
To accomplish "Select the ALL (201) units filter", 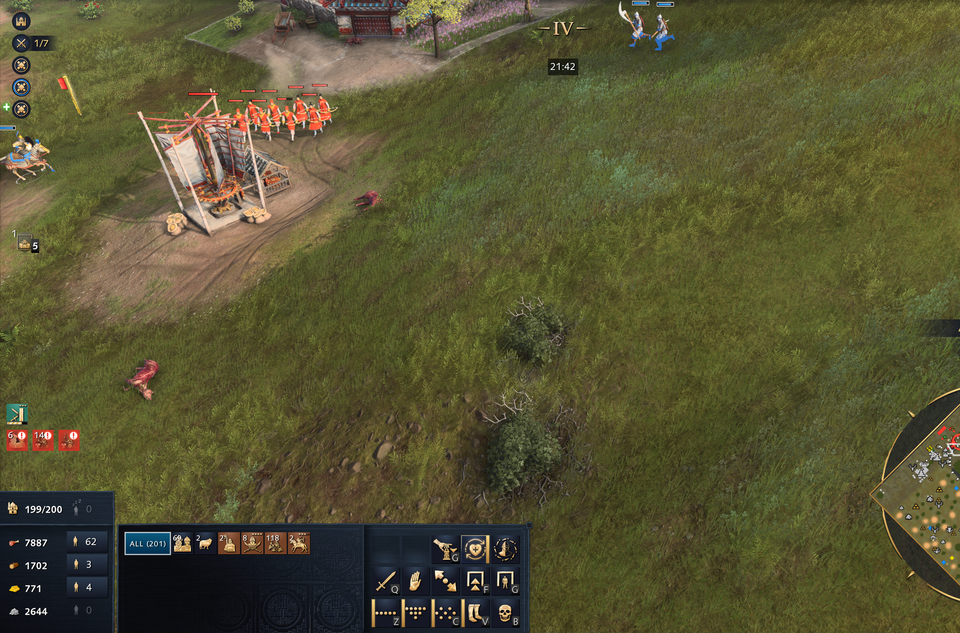I will pos(147,543).
